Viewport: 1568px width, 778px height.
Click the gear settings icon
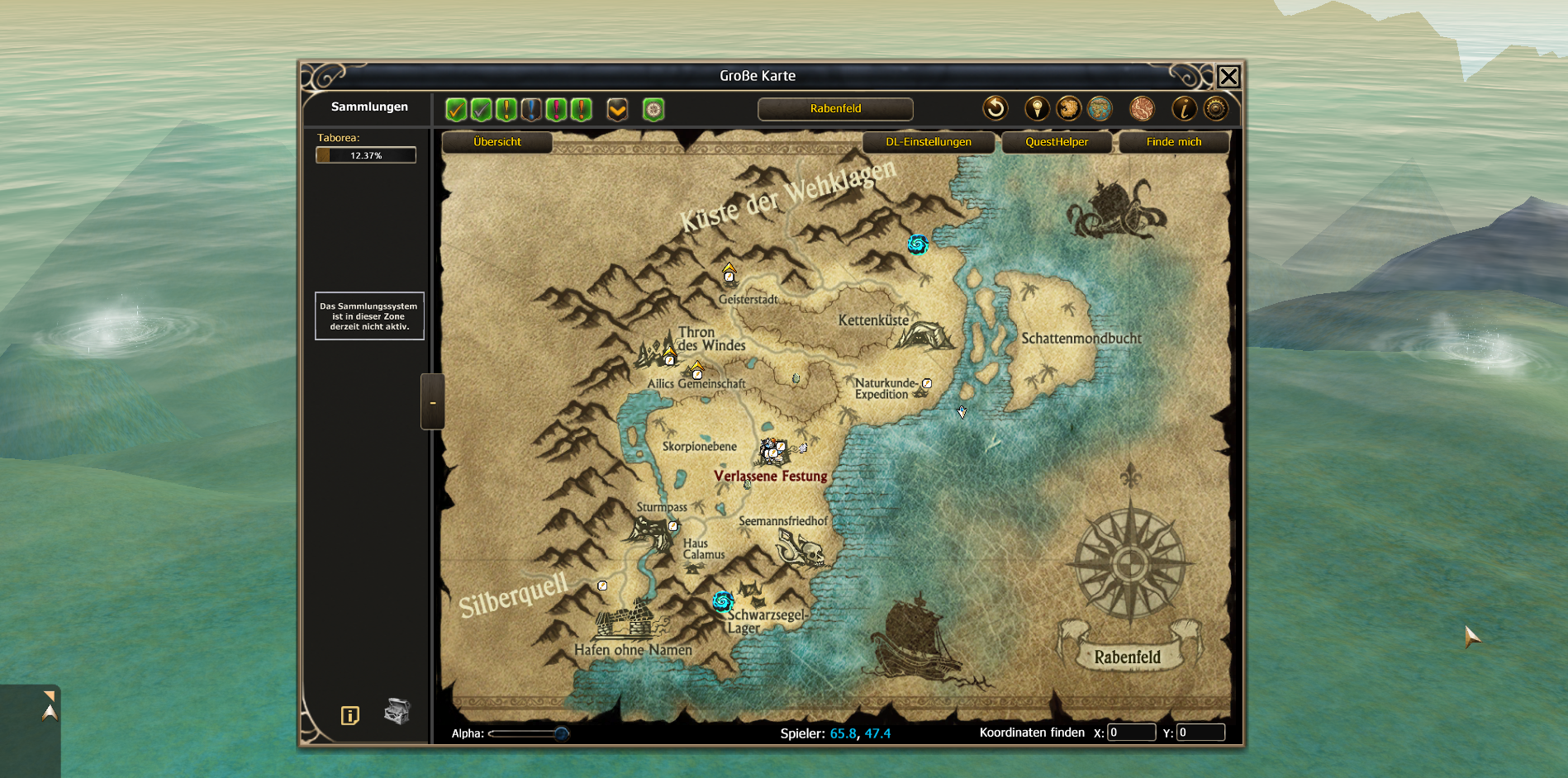pyautogui.click(x=1216, y=108)
